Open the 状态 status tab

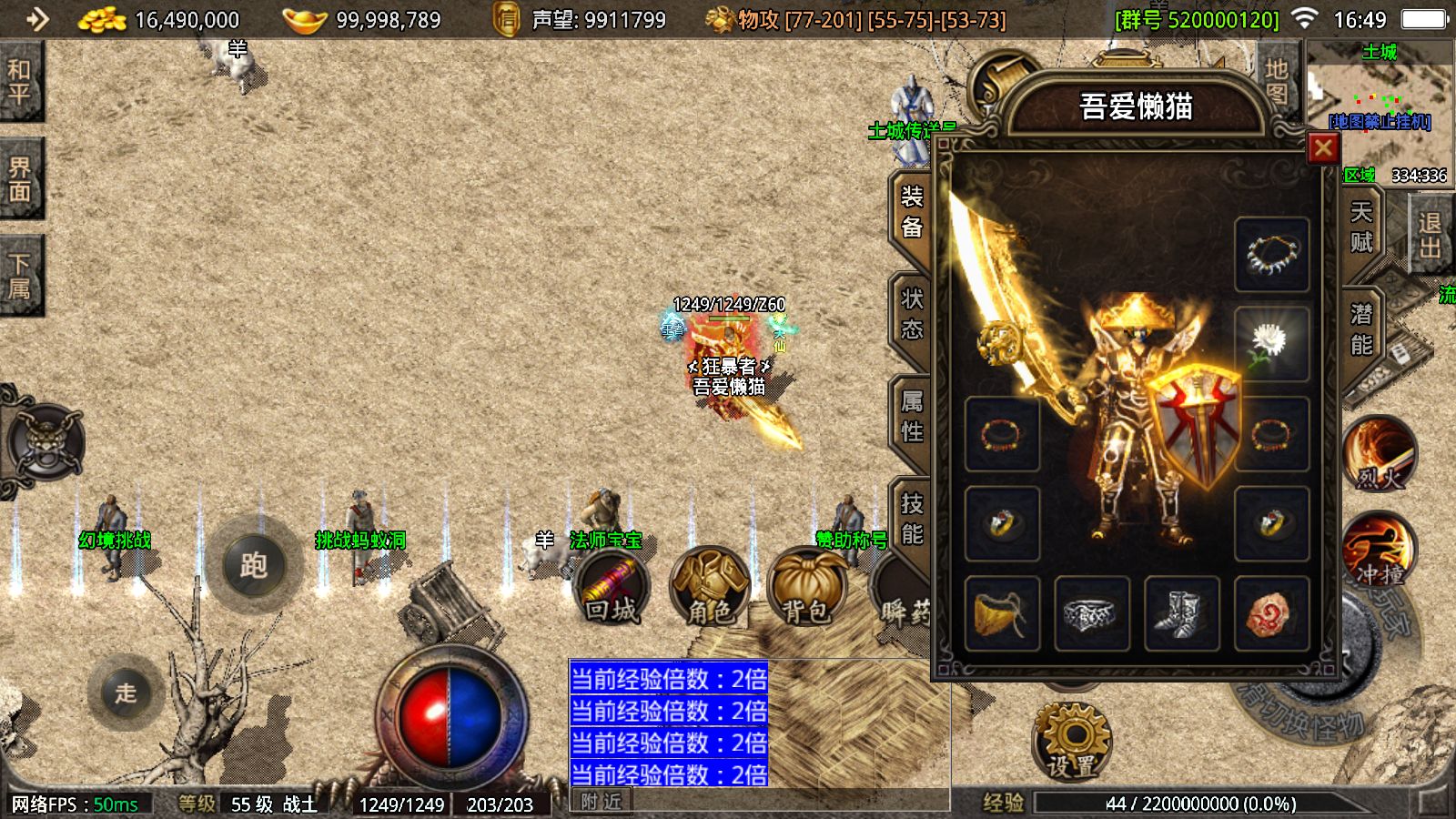912,314
